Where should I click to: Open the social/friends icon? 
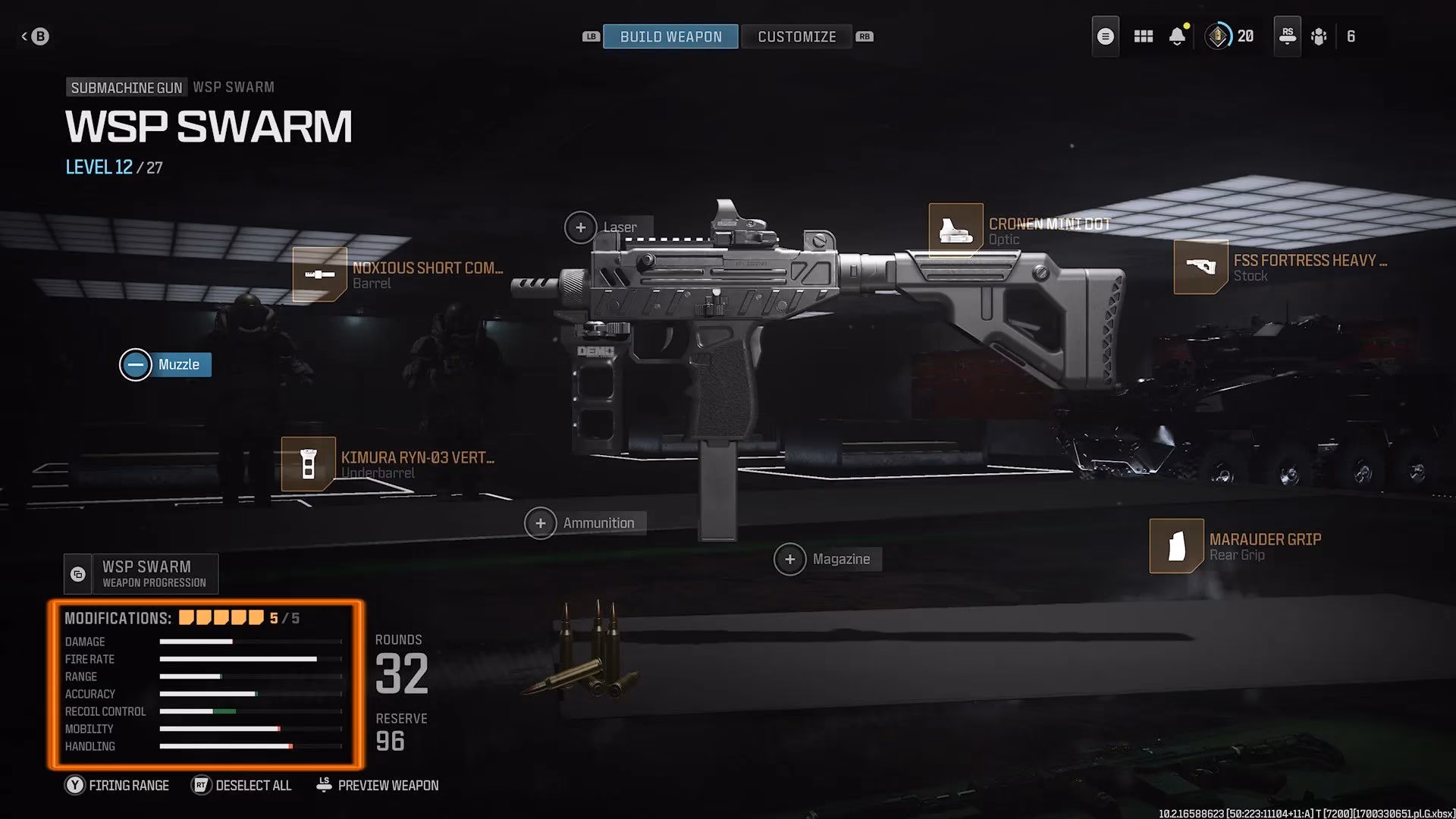click(1319, 36)
